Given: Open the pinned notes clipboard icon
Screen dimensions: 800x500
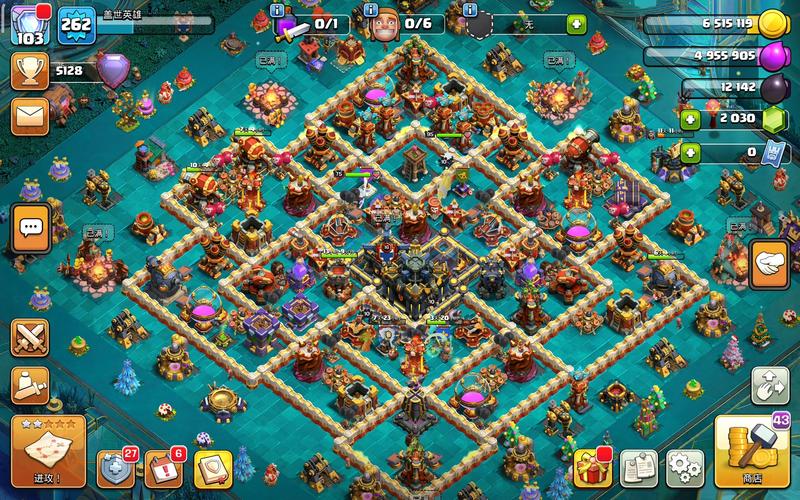Looking at the screenshot, I should point(637,466).
